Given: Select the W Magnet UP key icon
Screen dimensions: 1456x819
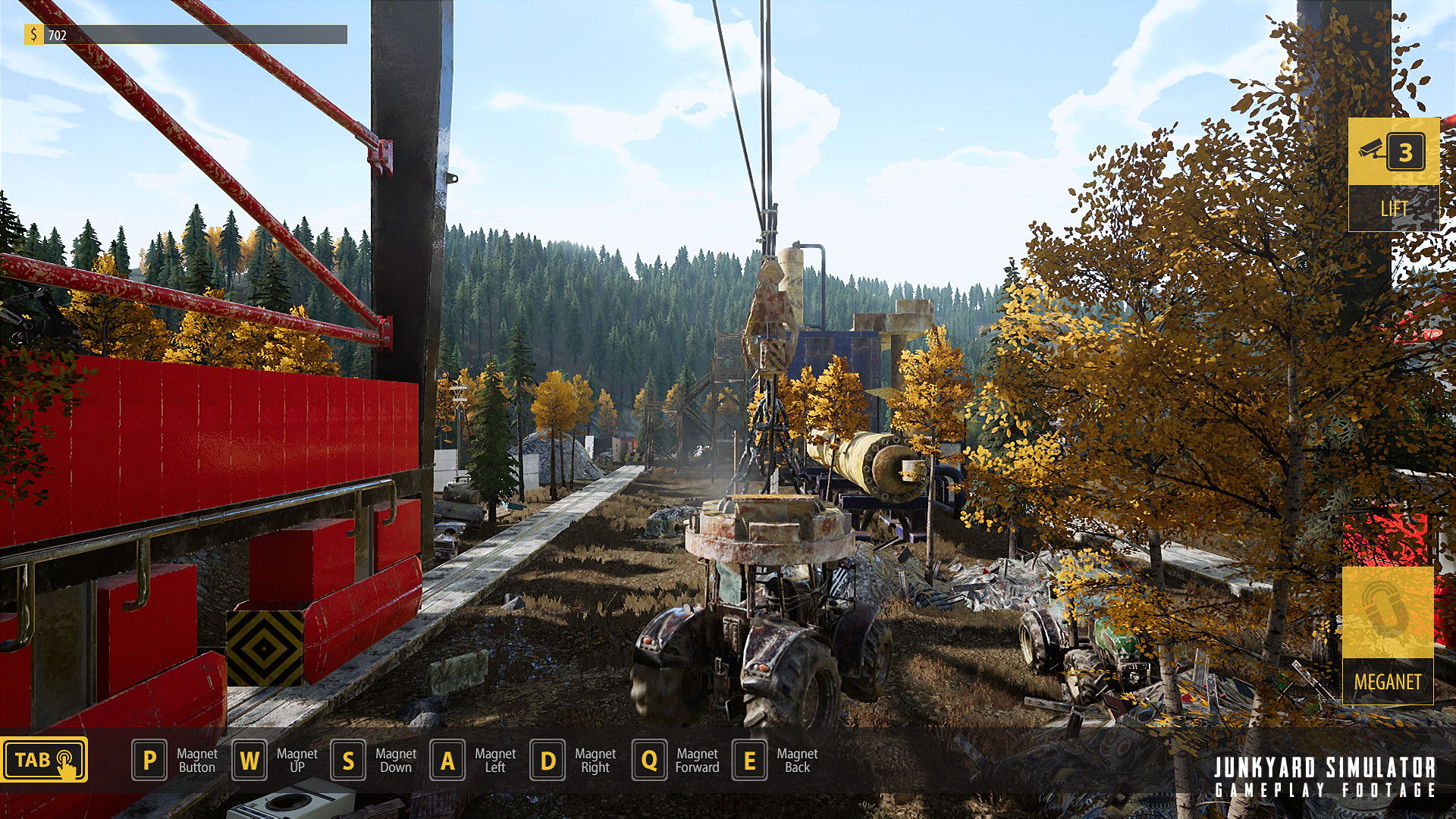Looking at the screenshot, I should tap(249, 761).
